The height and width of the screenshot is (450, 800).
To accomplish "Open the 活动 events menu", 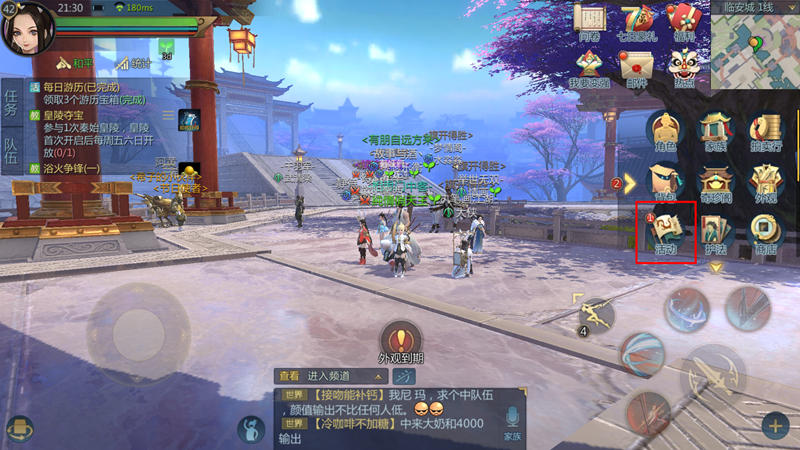I will click(665, 230).
